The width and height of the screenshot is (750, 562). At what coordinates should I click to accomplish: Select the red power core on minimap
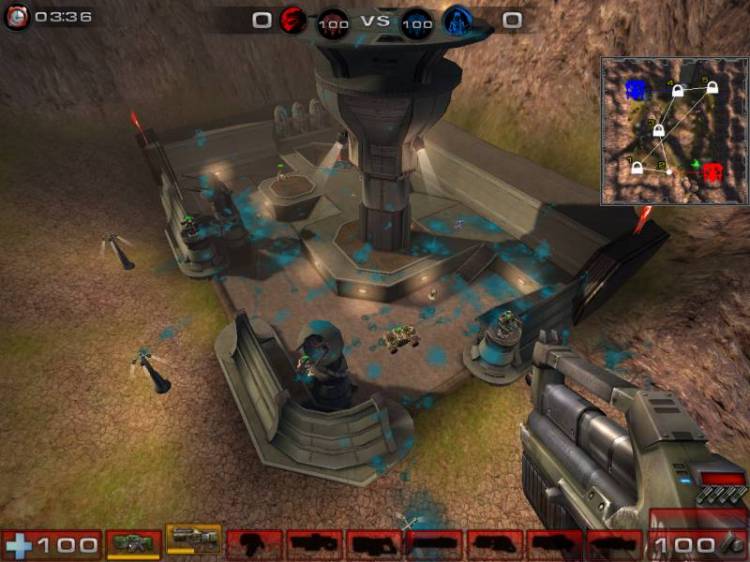tap(712, 172)
